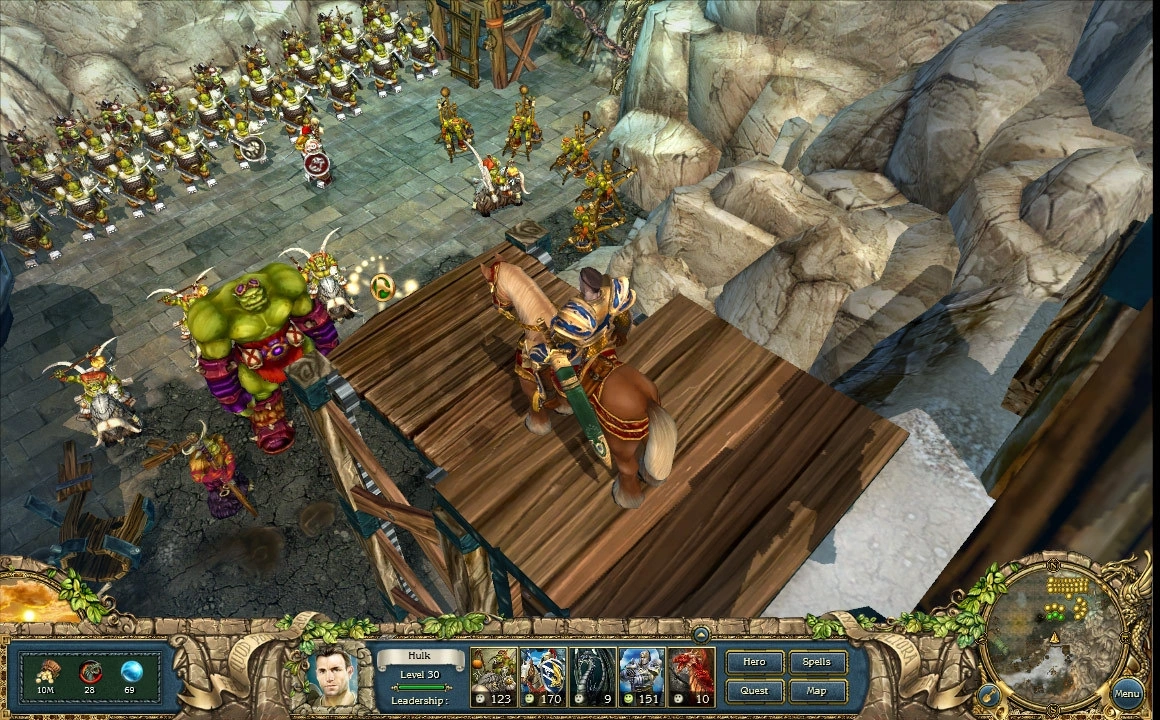
Task: Use the shovel dig button
Action: tap(988, 694)
